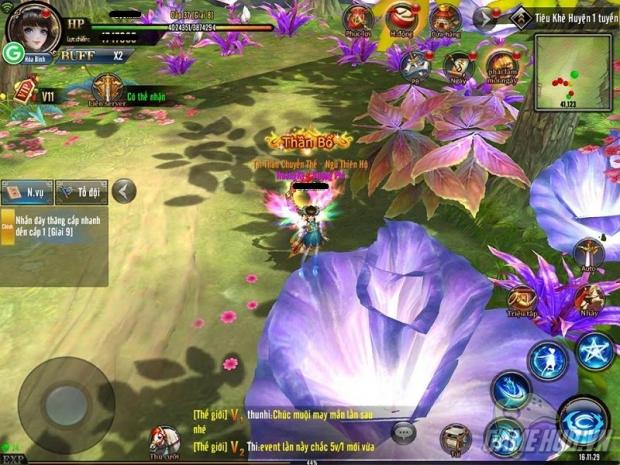This screenshot has width=620, height=465.
Task: Switch to the N.vụ quest tab
Action: 27,190
